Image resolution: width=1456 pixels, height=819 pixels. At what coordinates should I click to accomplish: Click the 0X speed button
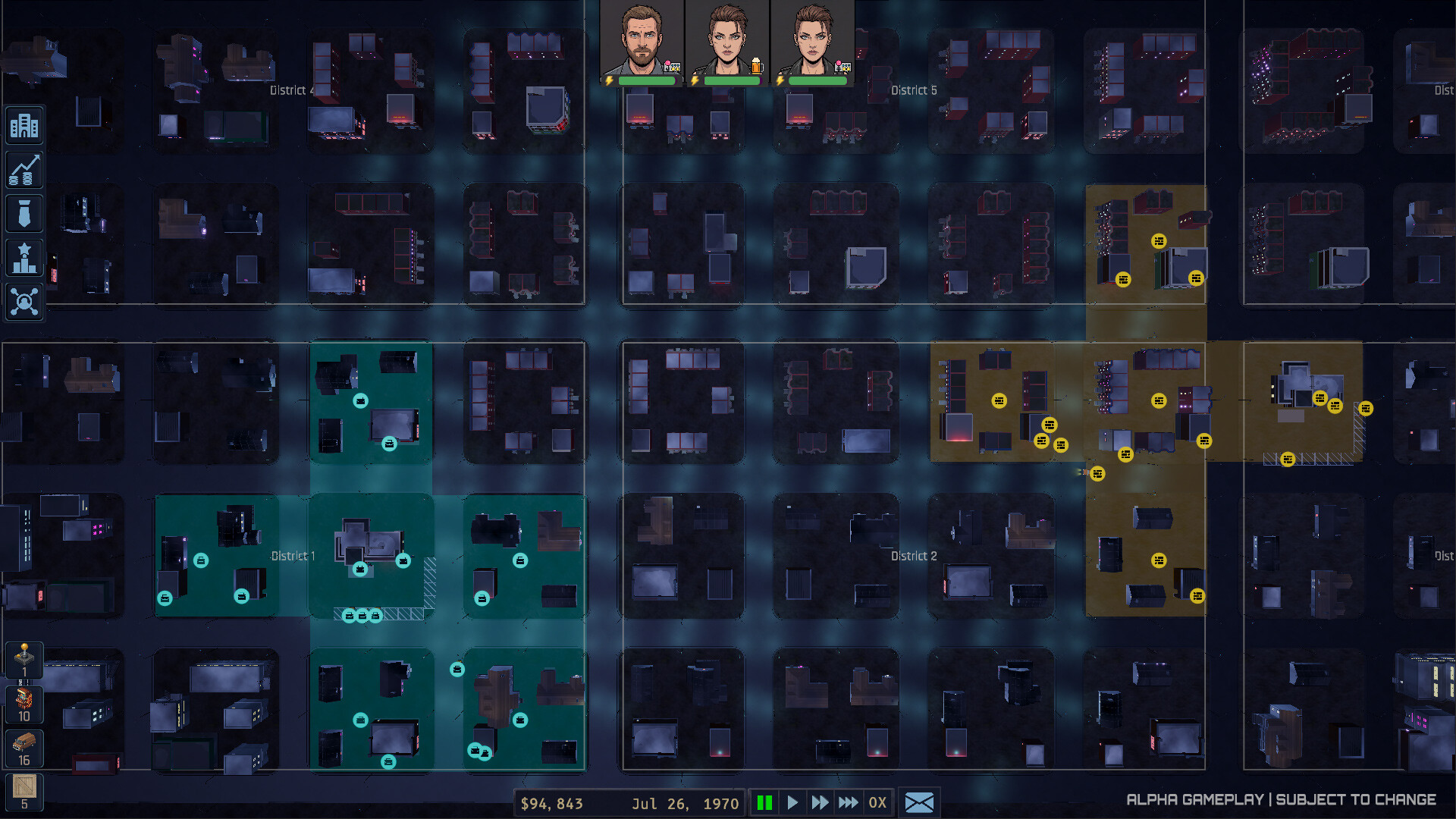point(878,802)
